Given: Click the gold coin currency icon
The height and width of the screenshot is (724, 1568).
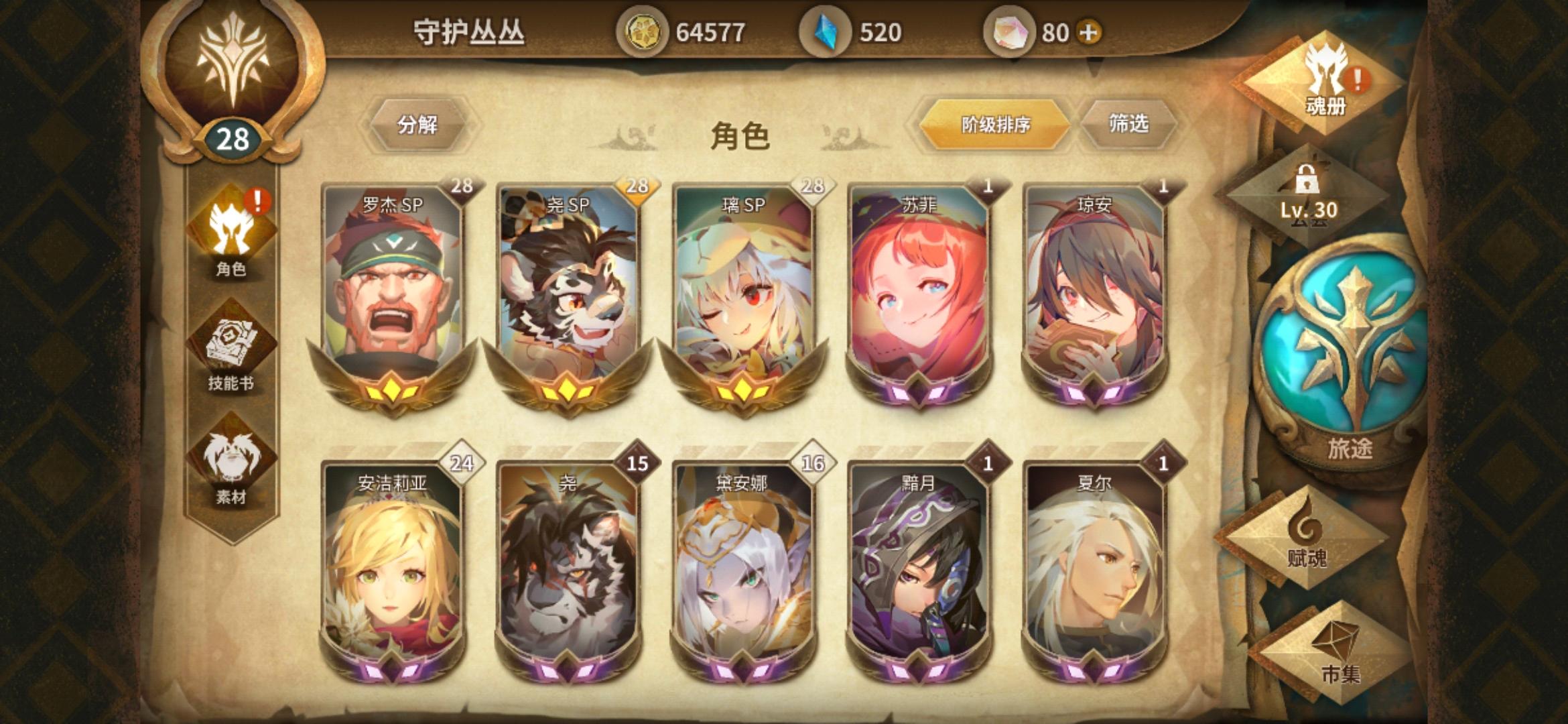Looking at the screenshot, I should coord(643,30).
